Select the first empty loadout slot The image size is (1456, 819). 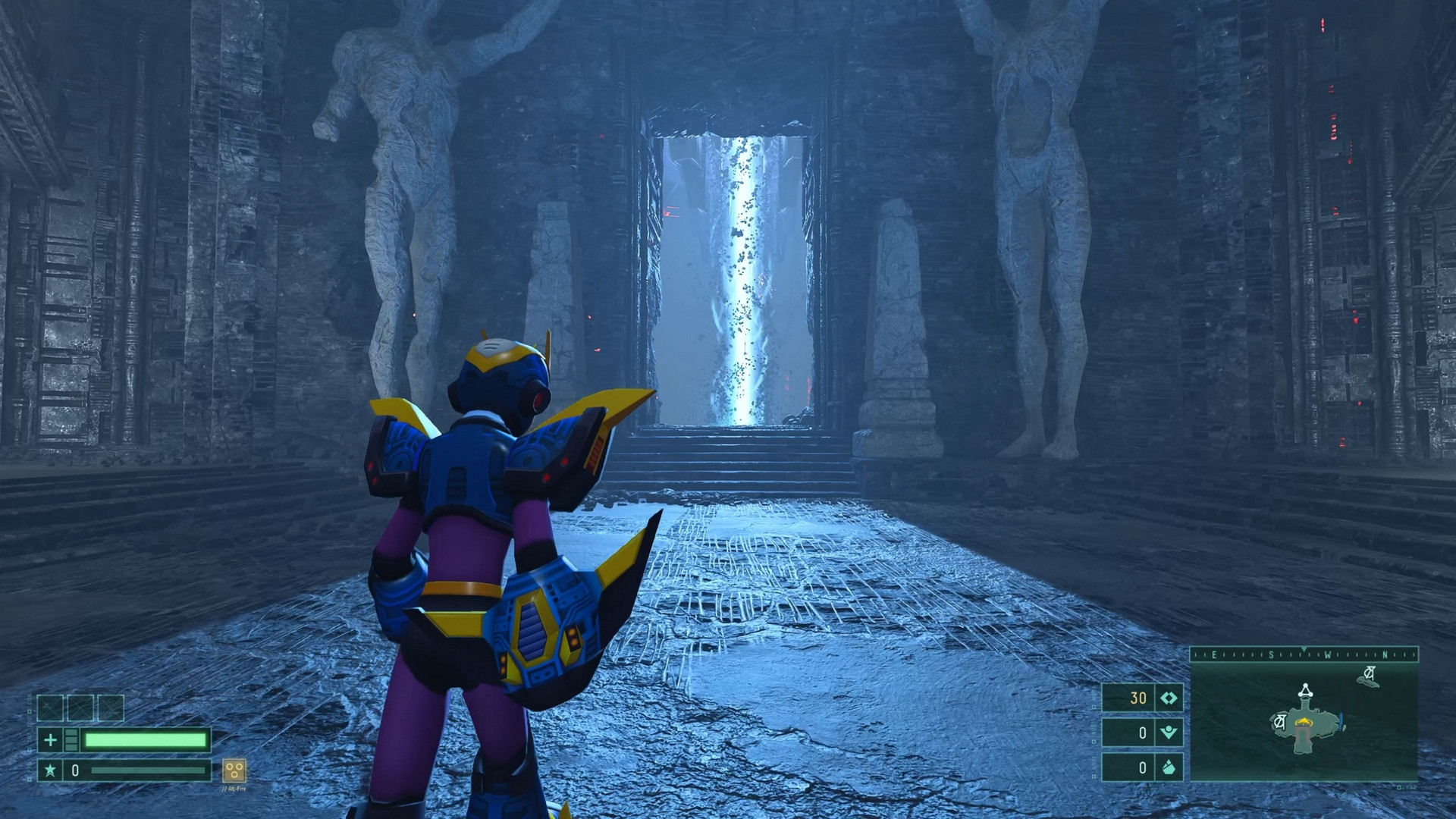click(50, 707)
